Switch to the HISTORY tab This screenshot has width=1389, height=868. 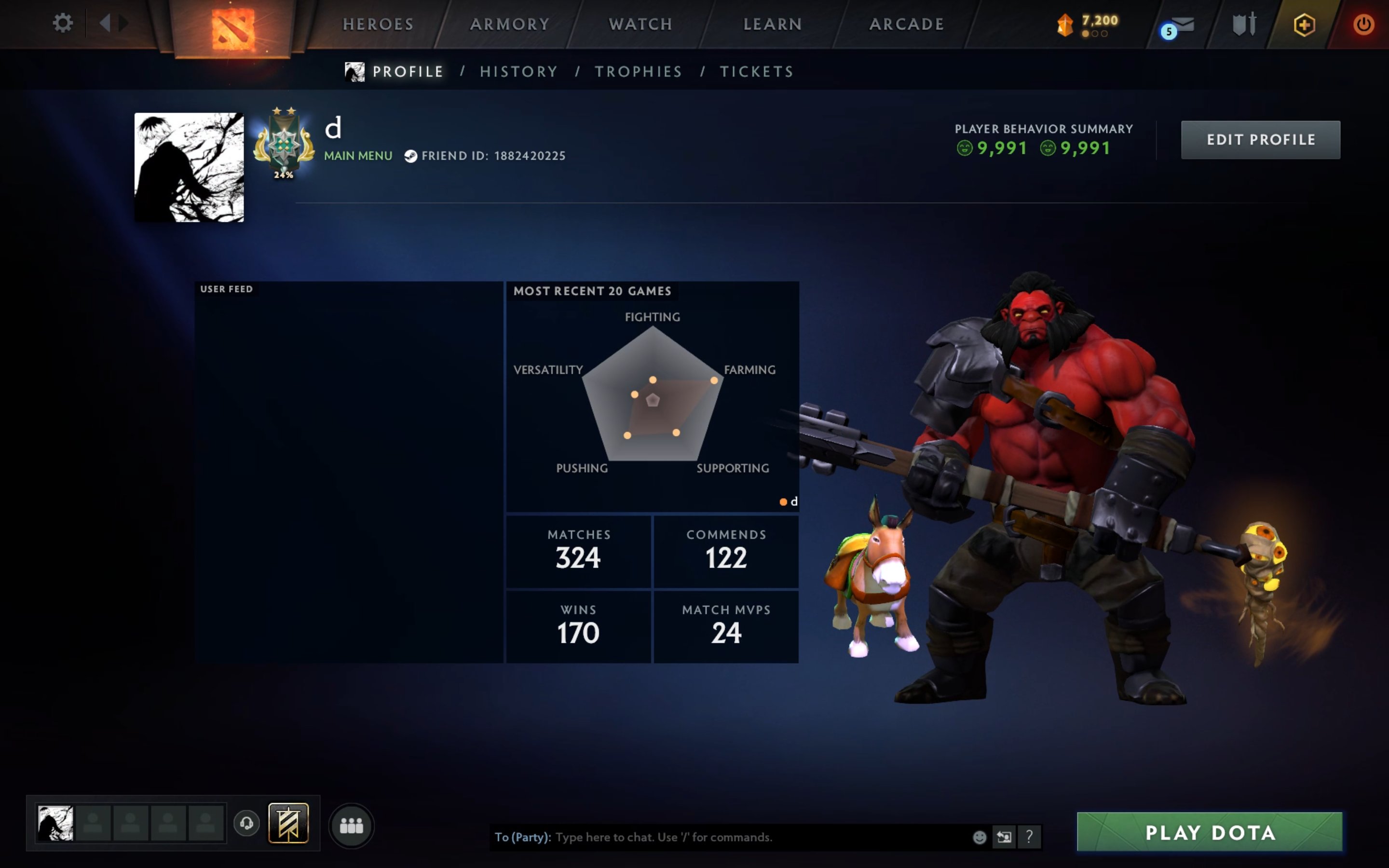(518, 71)
